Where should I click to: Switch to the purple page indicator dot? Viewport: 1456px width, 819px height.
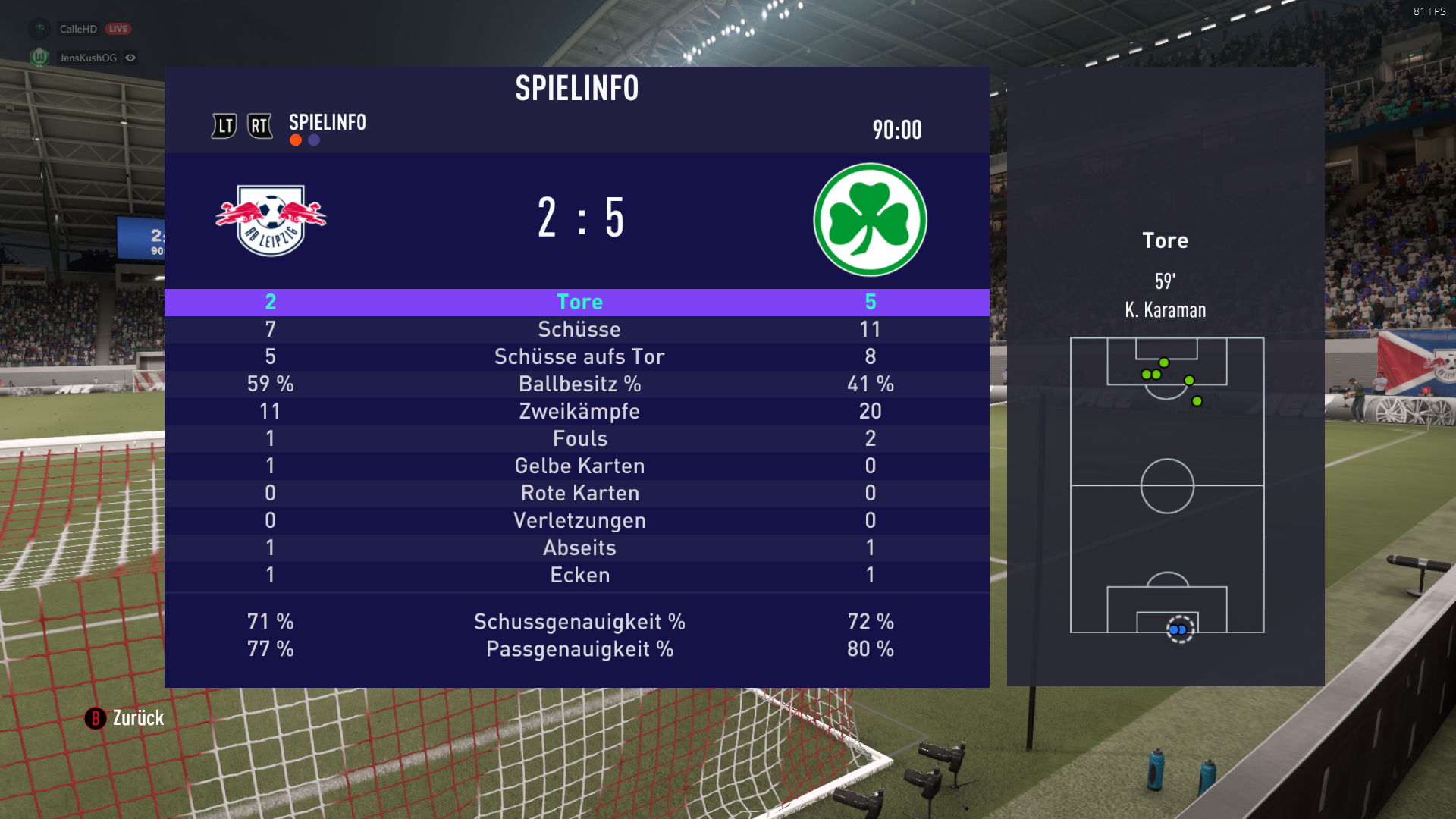point(314,140)
